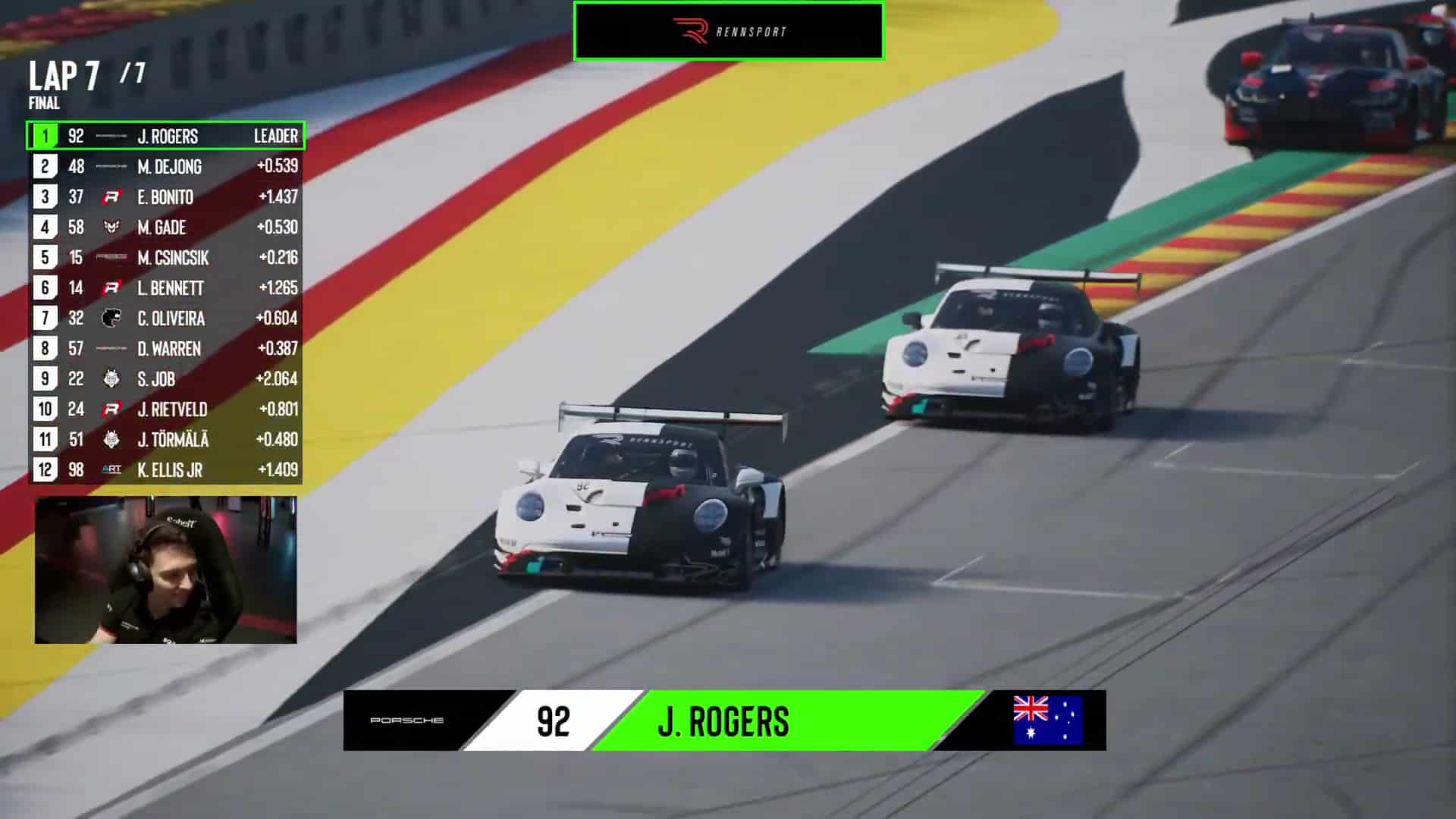Select M. DeJong in the leaderboard
Image resolution: width=1456 pixels, height=819 pixels.
pyautogui.click(x=165, y=167)
